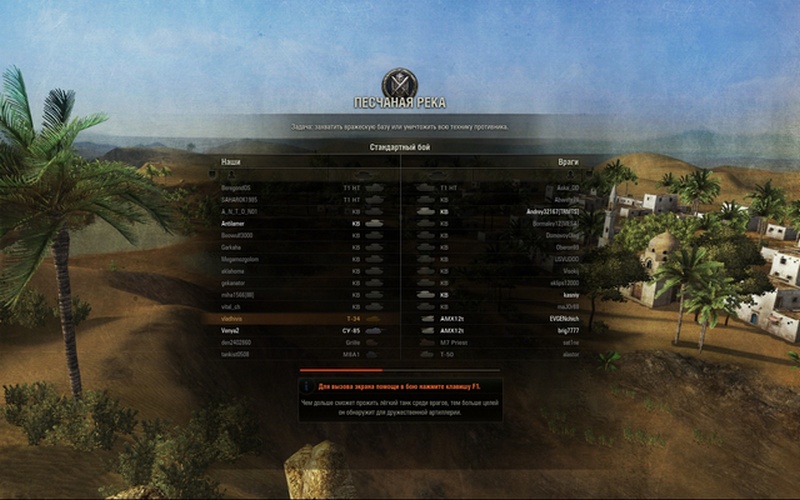The width and height of the screenshot is (800, 500).
Task: Choose enemy player kasniy in the list
Action: pyautogui.click(x=570, y=295)
